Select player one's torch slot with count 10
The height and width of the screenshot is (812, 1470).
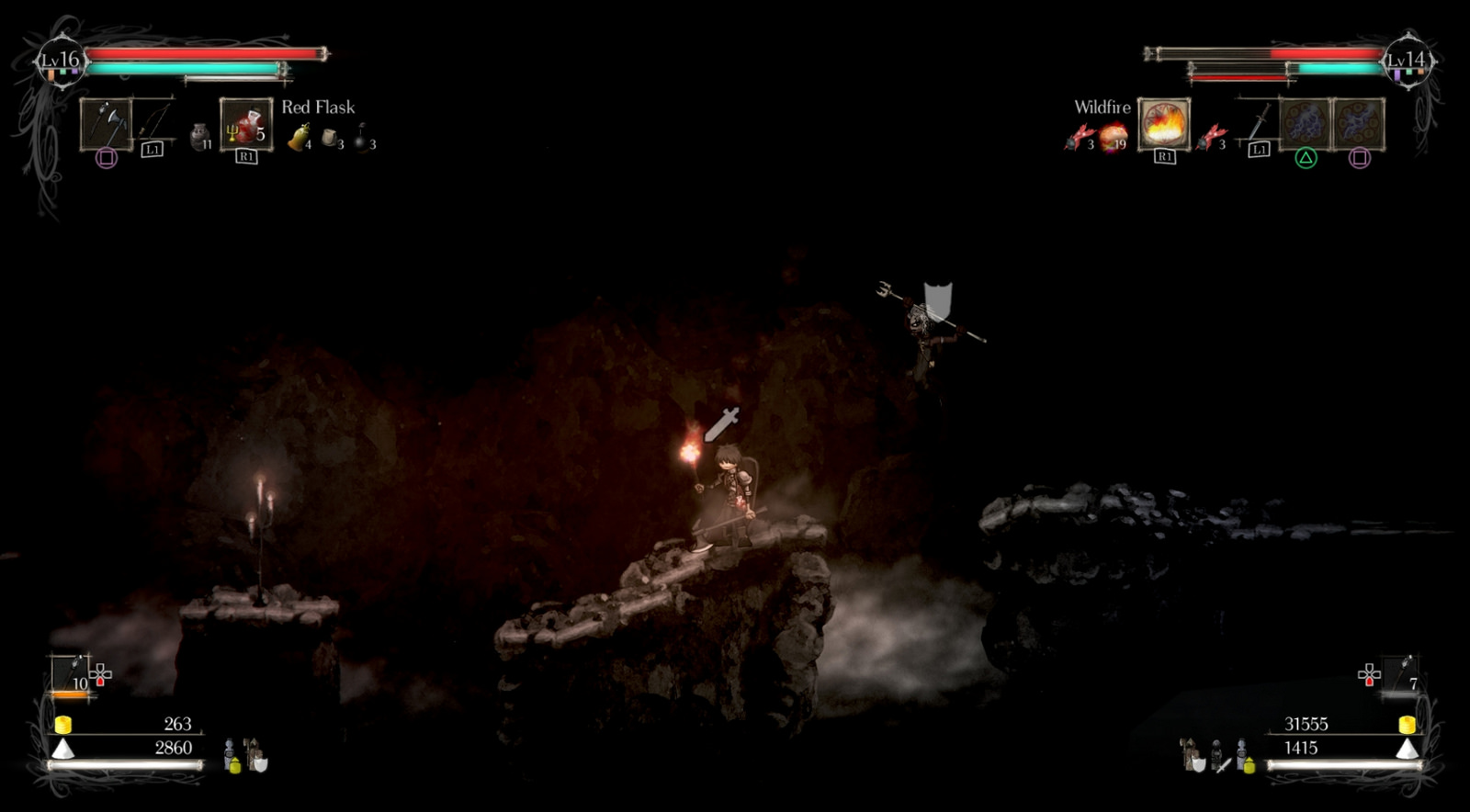point(70,673)
